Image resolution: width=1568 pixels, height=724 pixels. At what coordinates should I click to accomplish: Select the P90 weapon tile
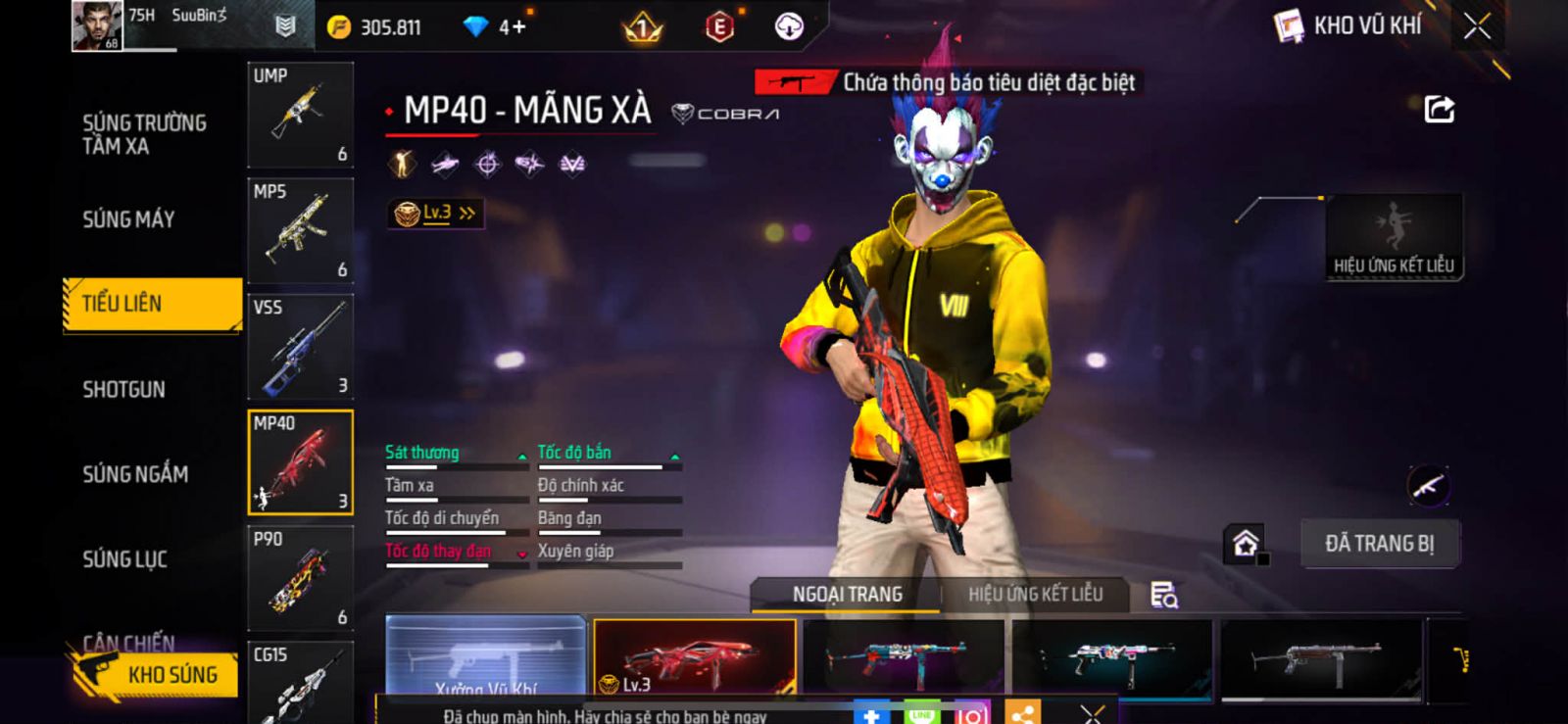(x=300, y=578)
